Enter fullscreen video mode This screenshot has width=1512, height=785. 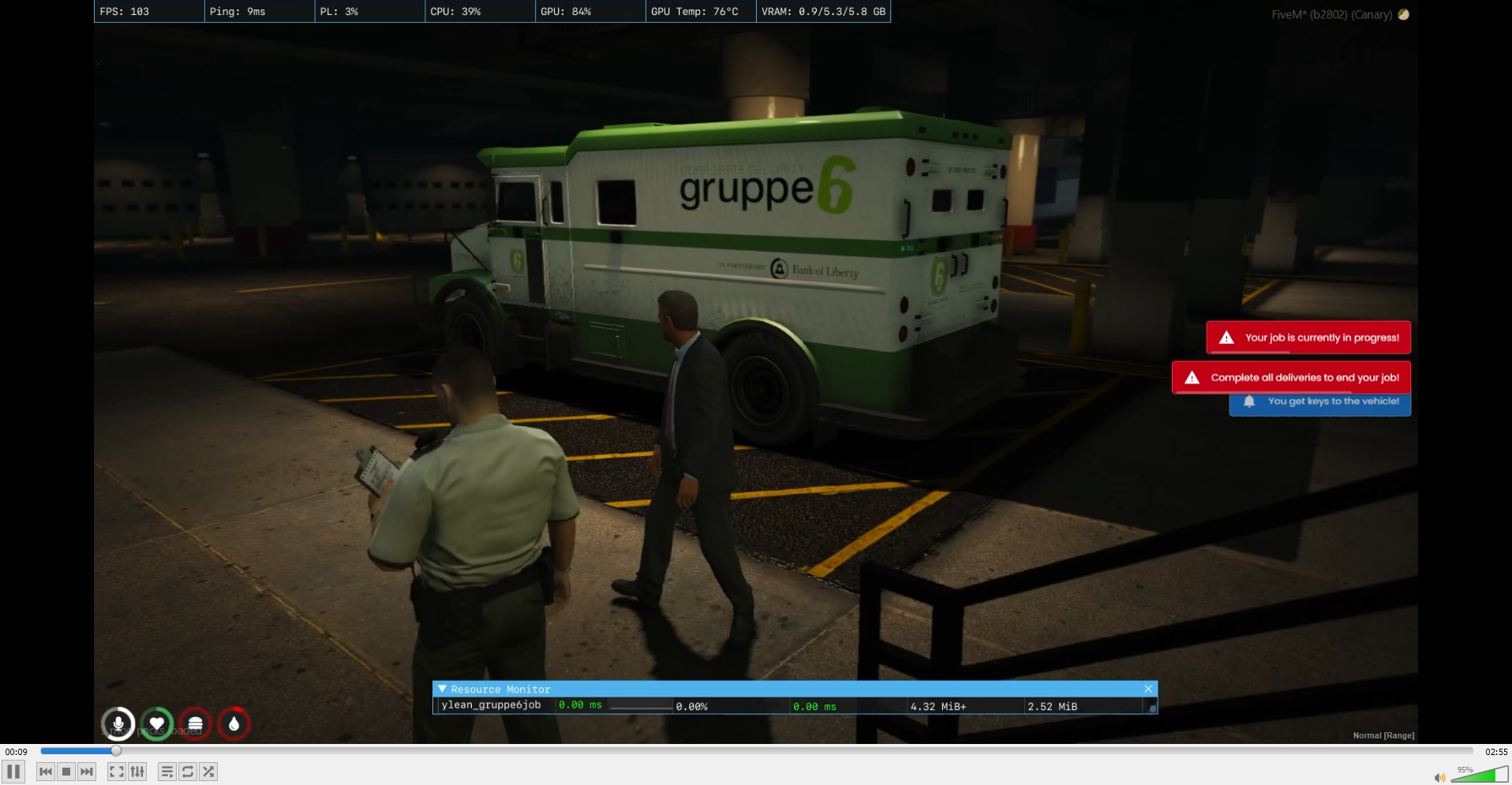click(x=117, y=772)
